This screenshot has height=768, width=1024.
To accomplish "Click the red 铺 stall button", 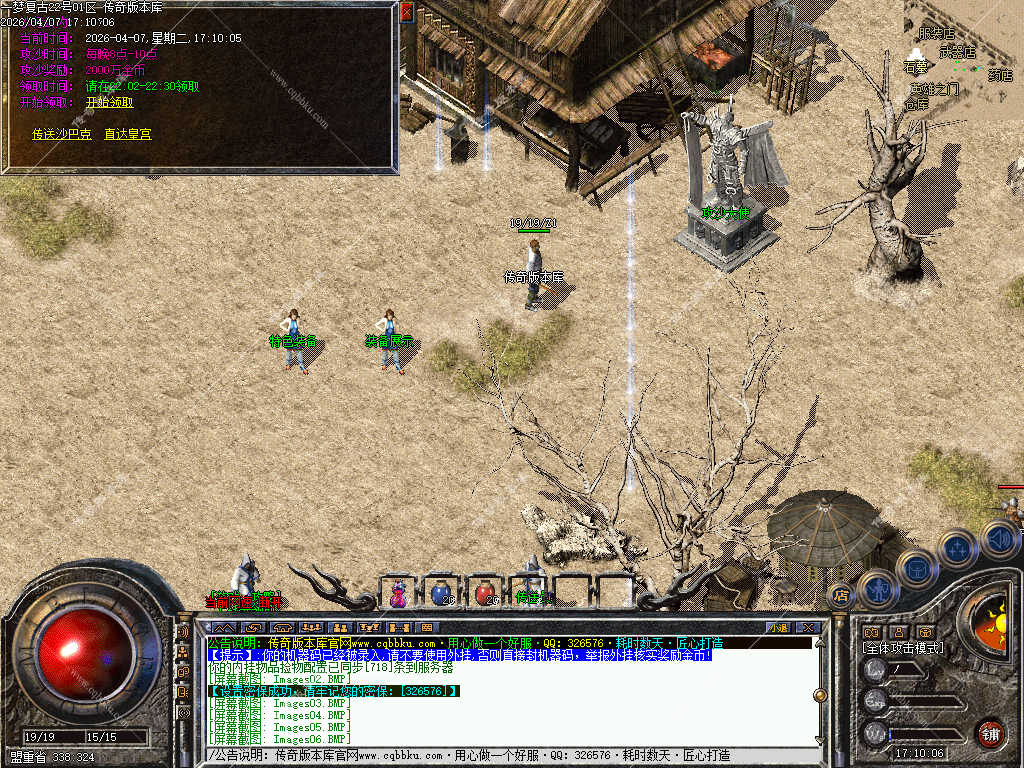I will pyautogui.click(x=990, y=732).
